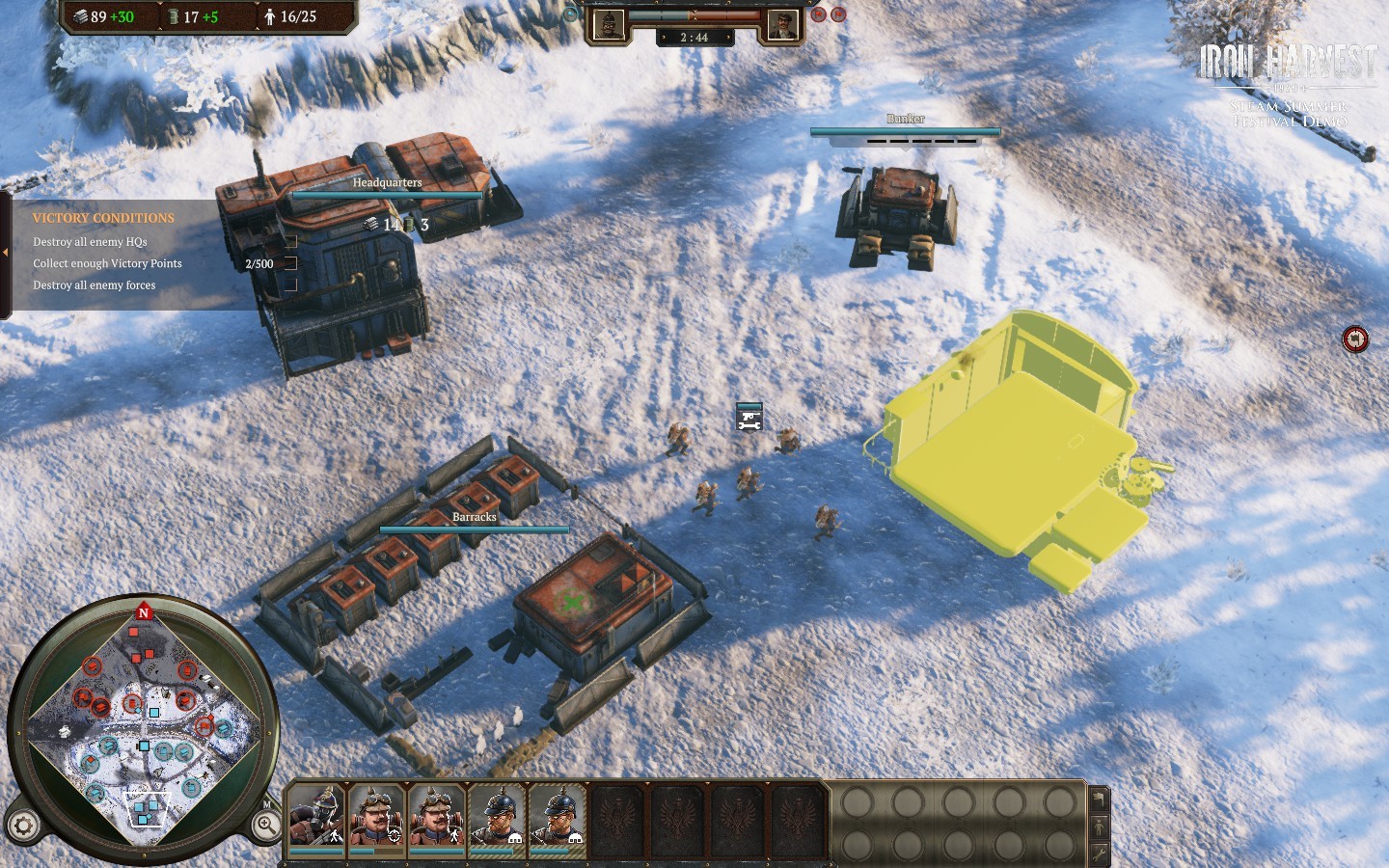Click the right enemy commander portrait
Image resolution: width=1389 pixels, height=868 pixels.
[x=781, y=24]
